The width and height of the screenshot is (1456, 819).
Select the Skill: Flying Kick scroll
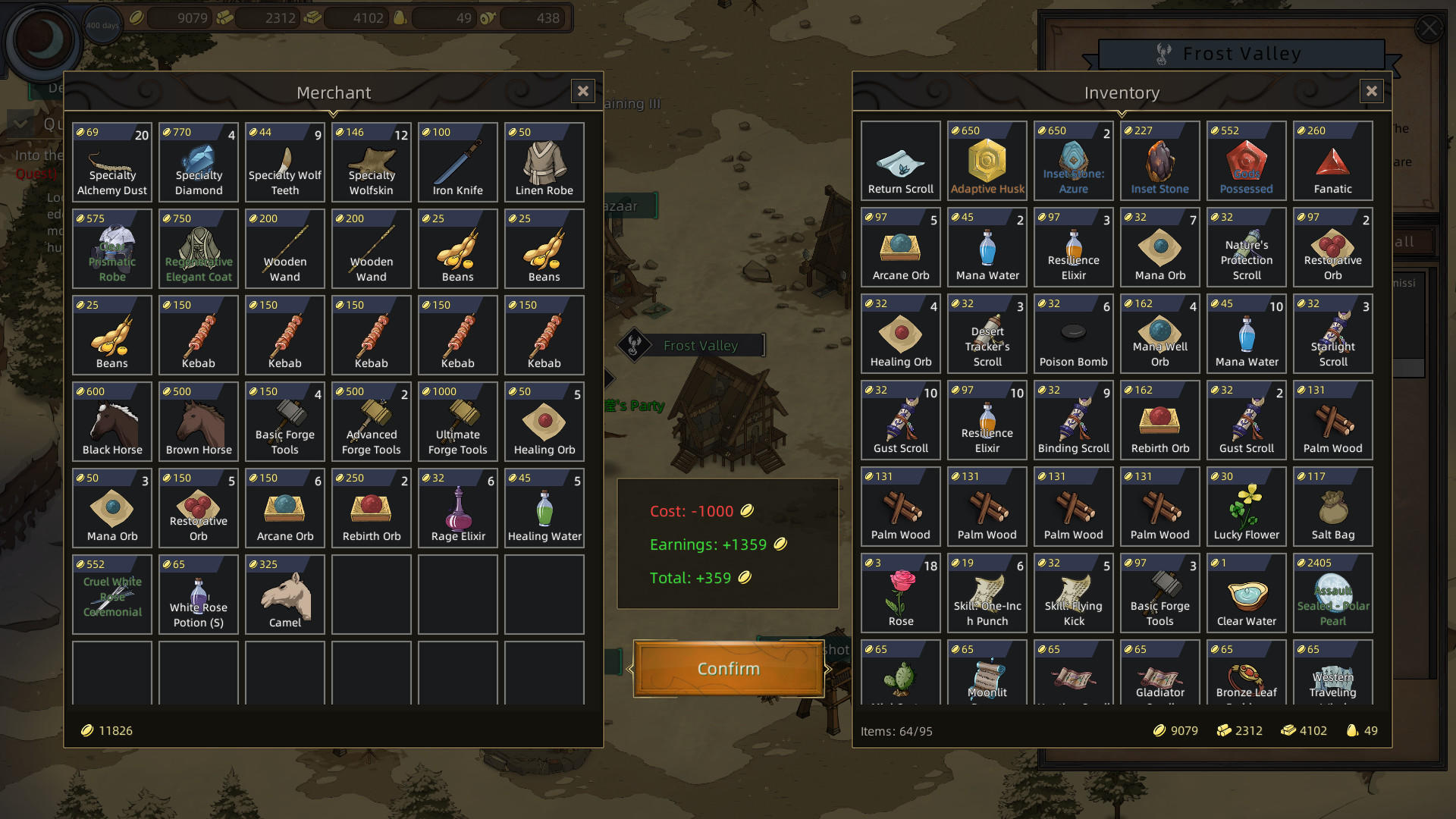point(1073,593)
